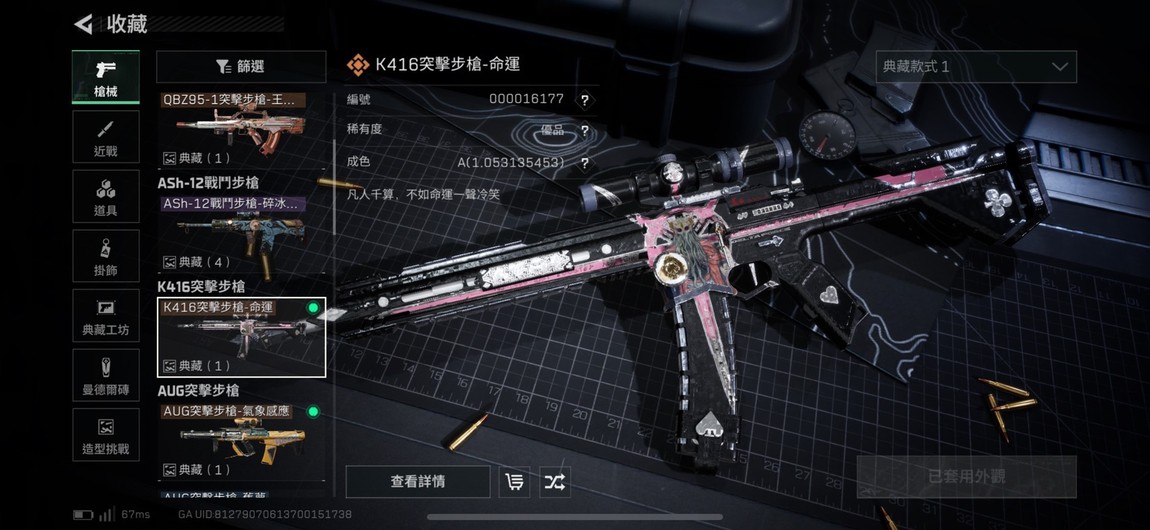Select the 道具 items category

[x=105, y=196]
